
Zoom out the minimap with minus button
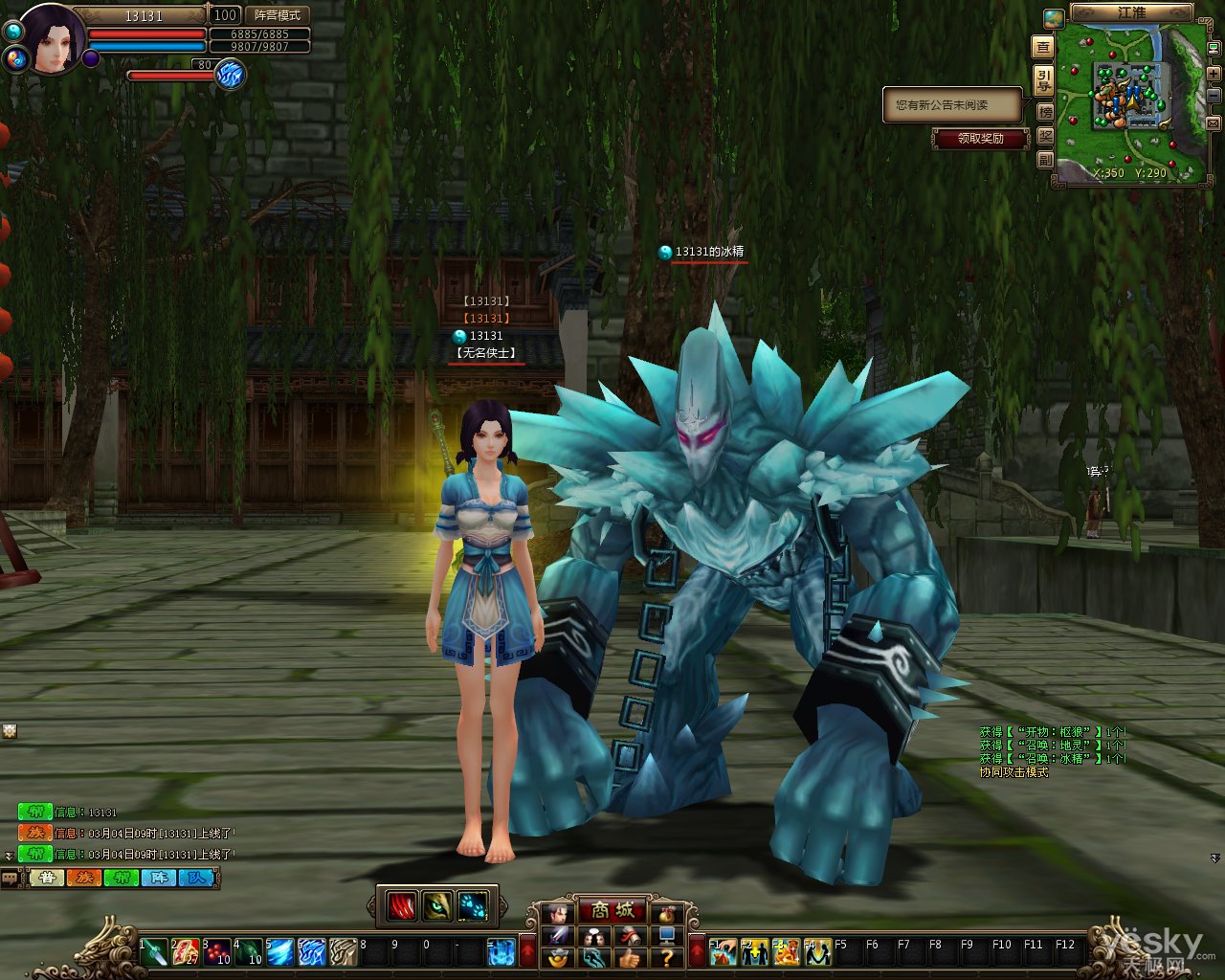pos(1213,97)
